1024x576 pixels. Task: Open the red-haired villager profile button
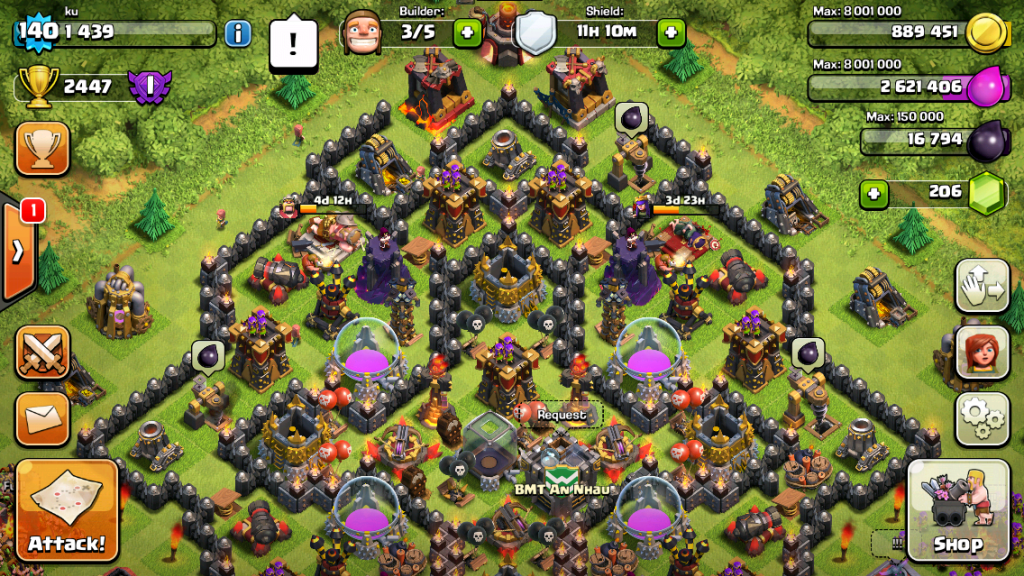(x=982, y=352)
